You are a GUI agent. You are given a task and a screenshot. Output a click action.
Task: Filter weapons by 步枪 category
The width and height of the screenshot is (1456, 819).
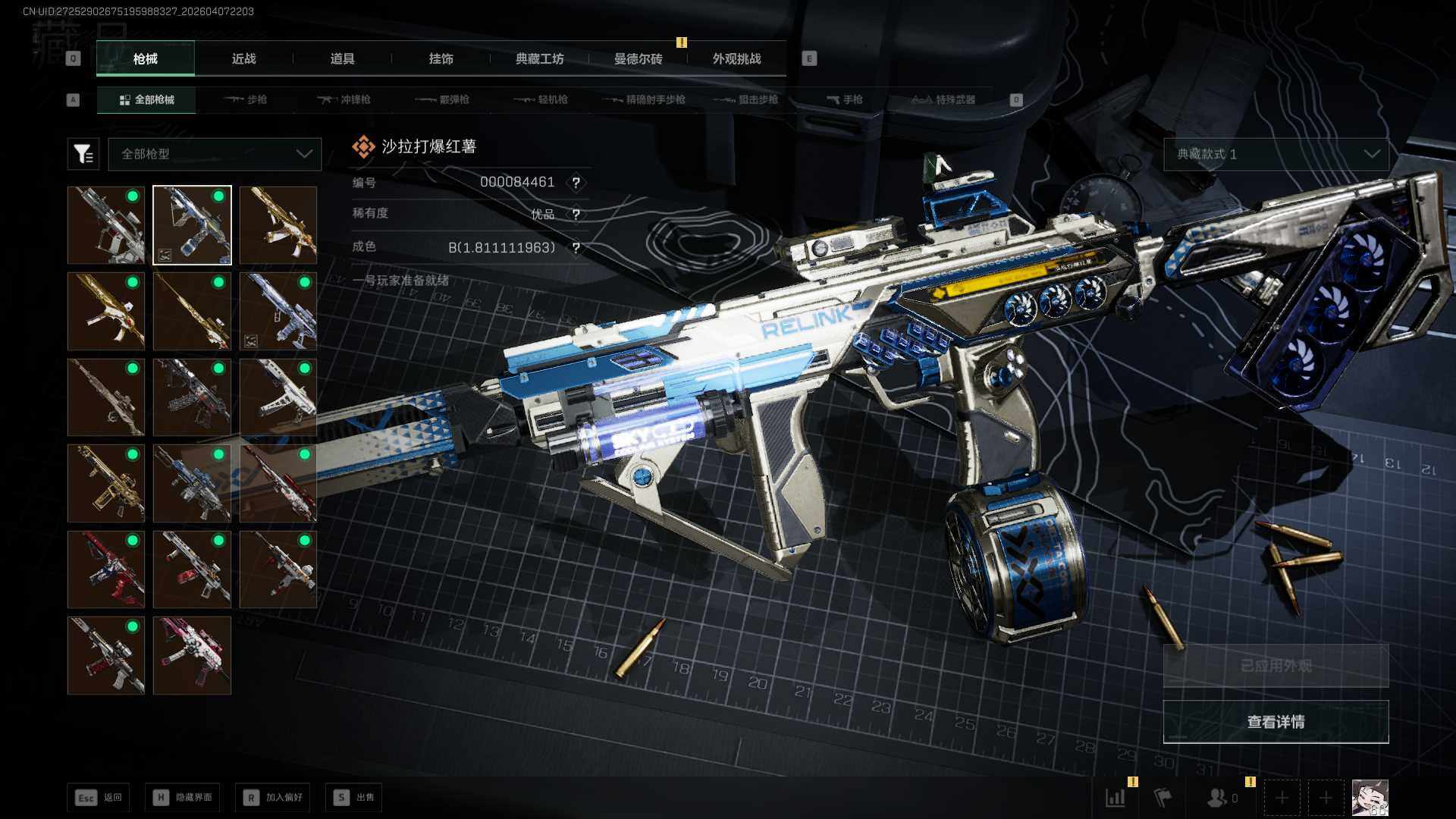click(246, 100)
